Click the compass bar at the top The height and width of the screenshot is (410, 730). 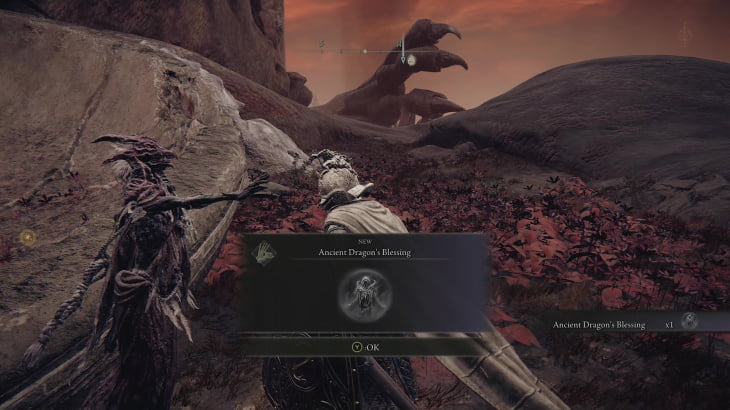pos(366,49)
